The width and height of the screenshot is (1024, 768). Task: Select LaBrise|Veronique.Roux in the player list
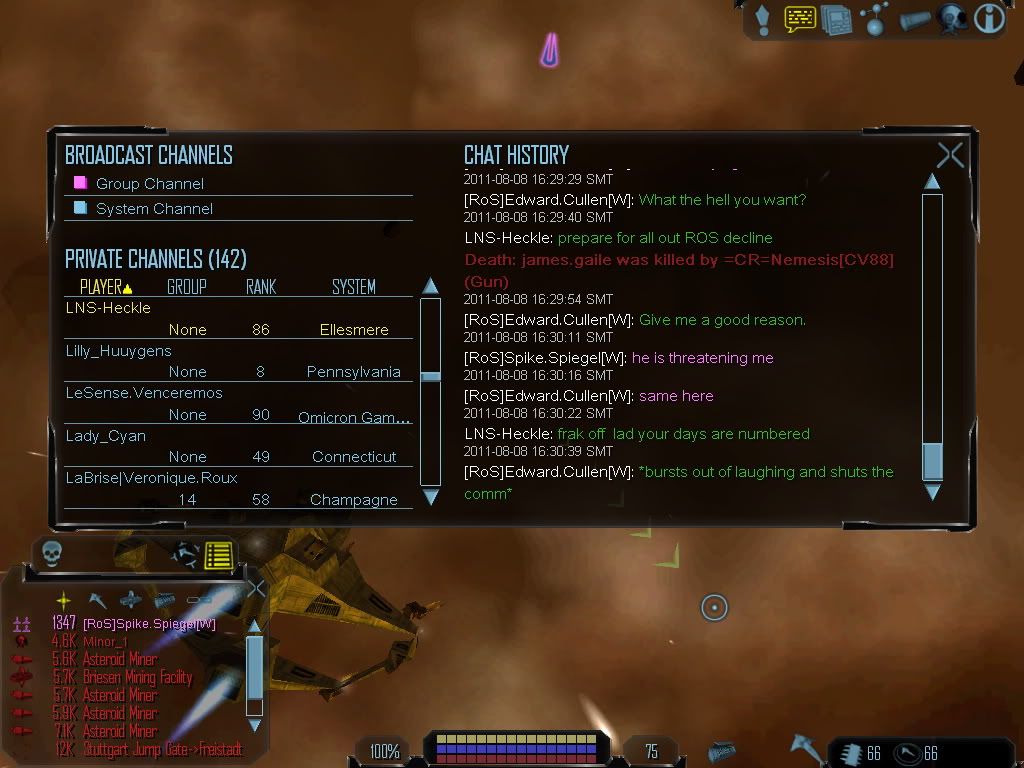coord(151,478)
